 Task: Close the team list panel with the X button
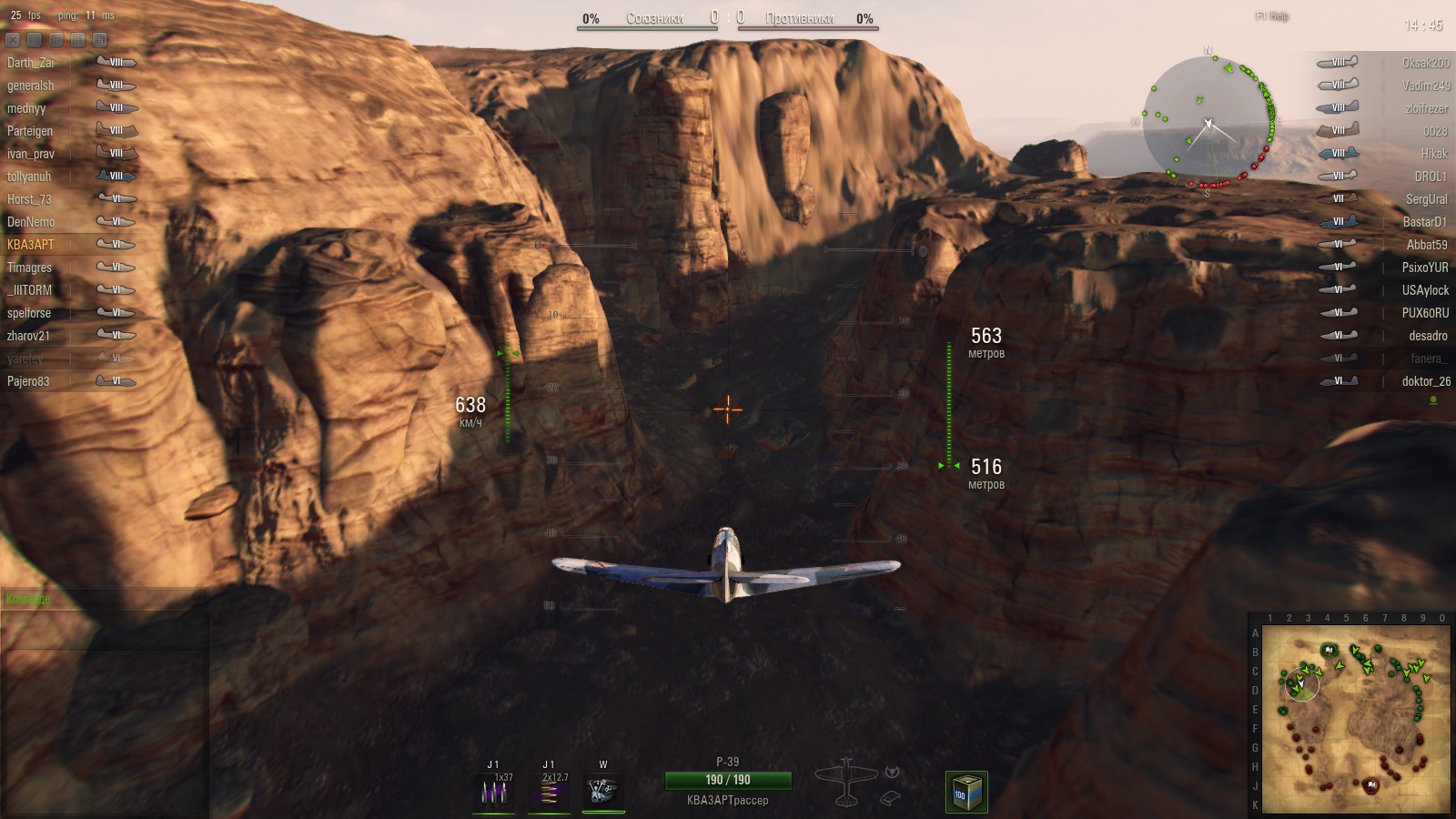click(x=13, y=40)
